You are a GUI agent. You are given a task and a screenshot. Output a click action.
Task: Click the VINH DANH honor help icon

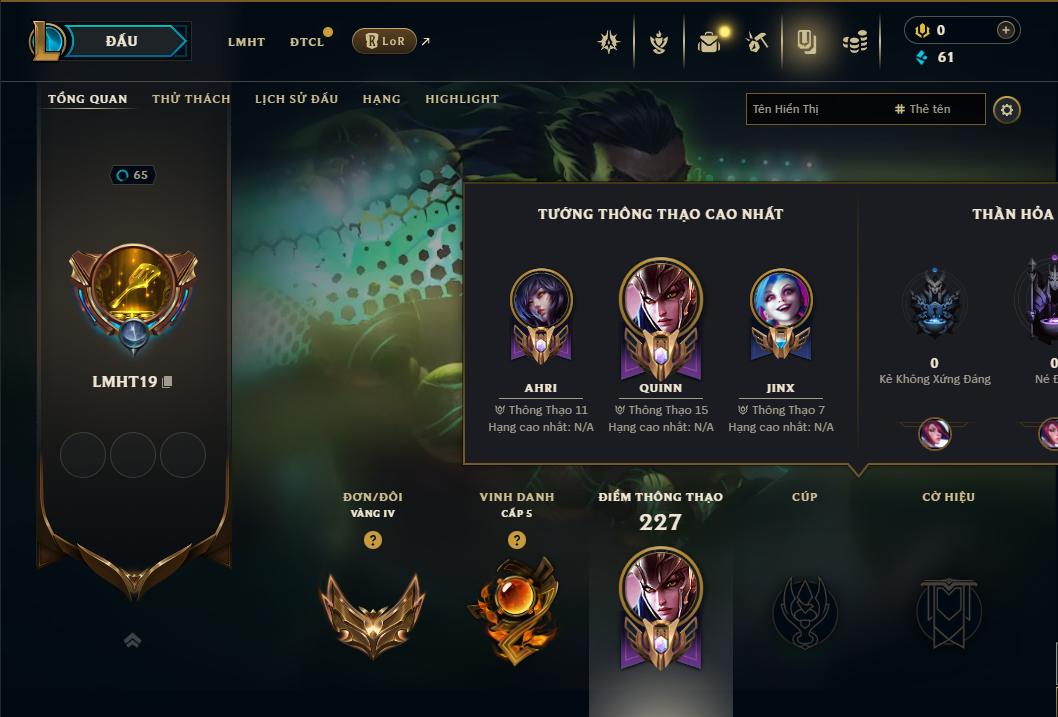point(516,540)
